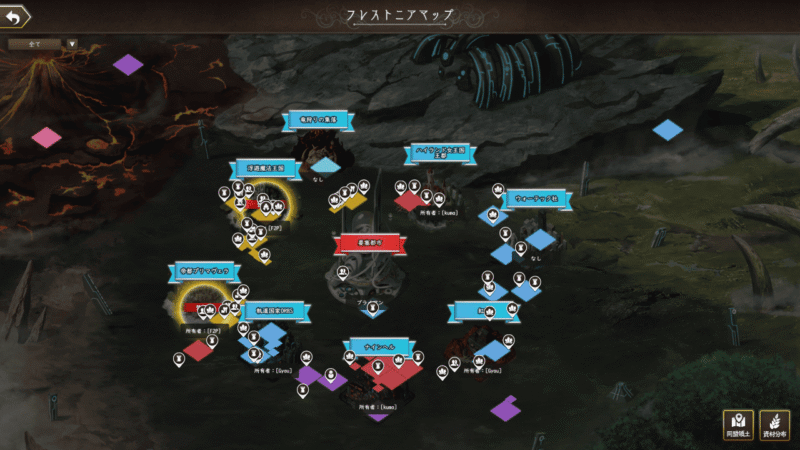Choose the 帝都プリマヴェラ location banner
Screen dimensions: 800x450
pos(204,270)
